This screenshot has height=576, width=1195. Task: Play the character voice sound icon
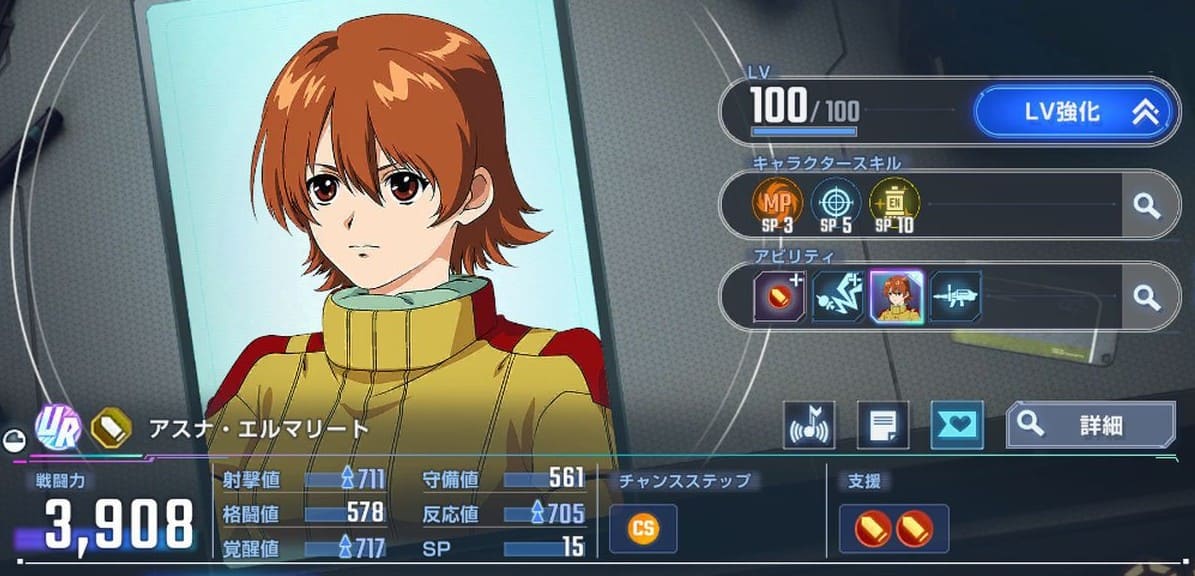[808, 426]
